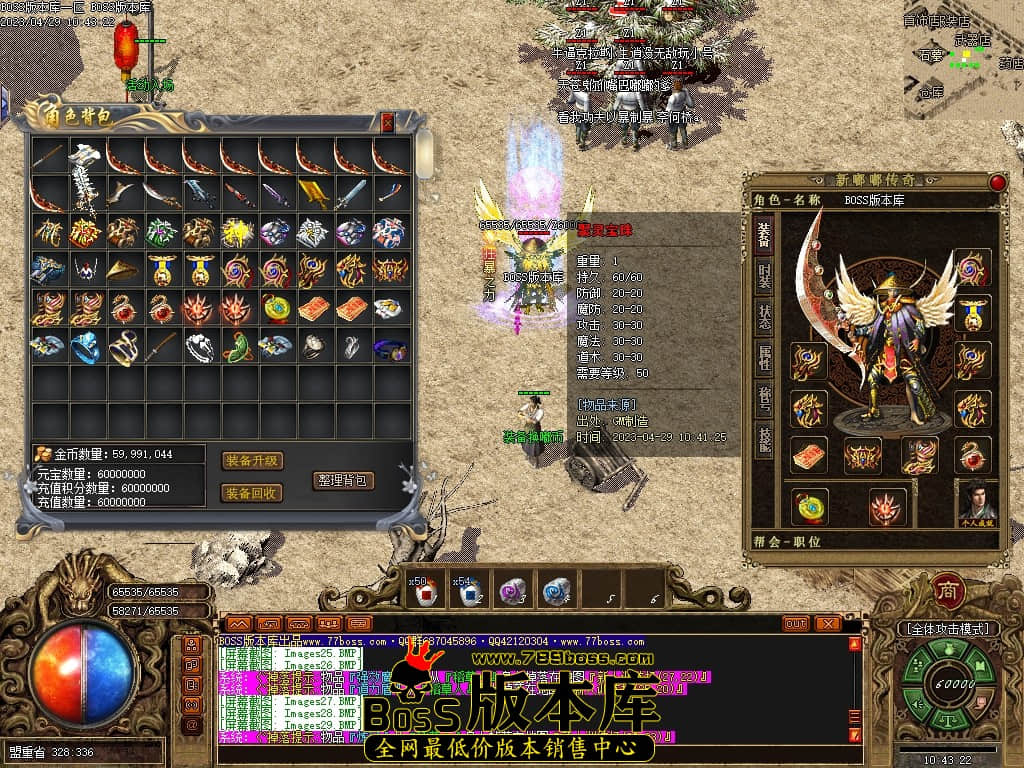This screenshot has height=768, width=1024.
Task: Click the equipped medal slot
Action: coord(972,312)
